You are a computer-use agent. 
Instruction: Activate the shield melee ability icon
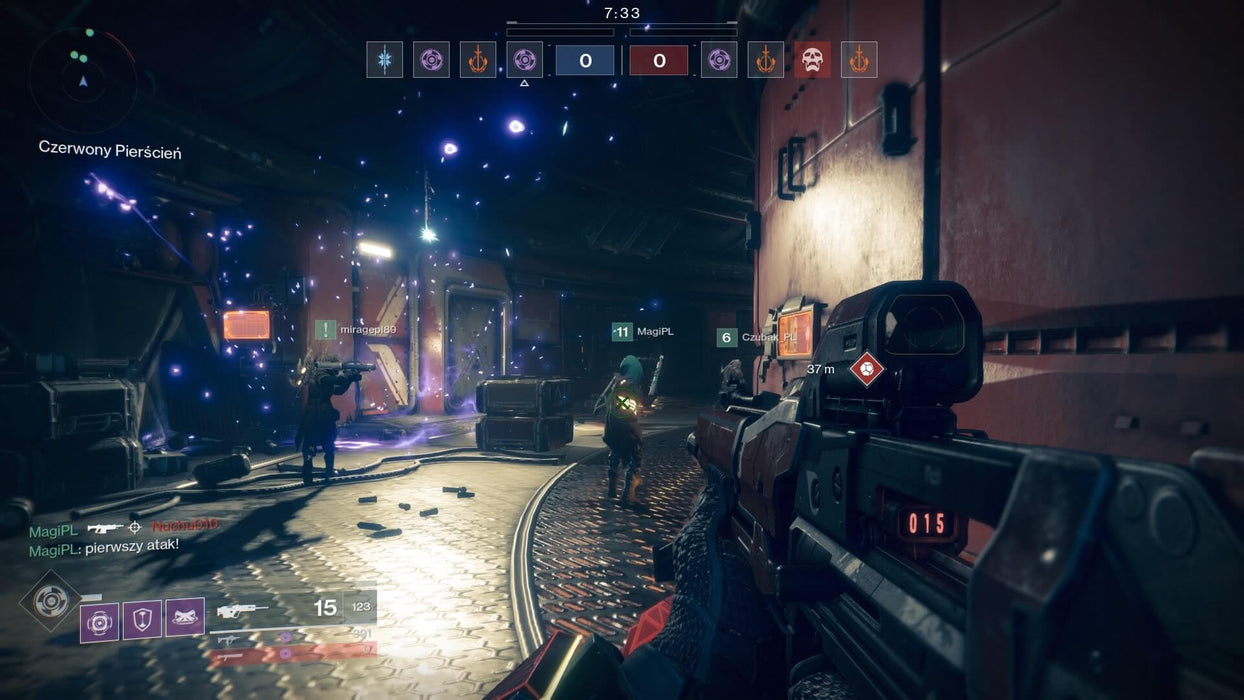(x=142, y=620)
